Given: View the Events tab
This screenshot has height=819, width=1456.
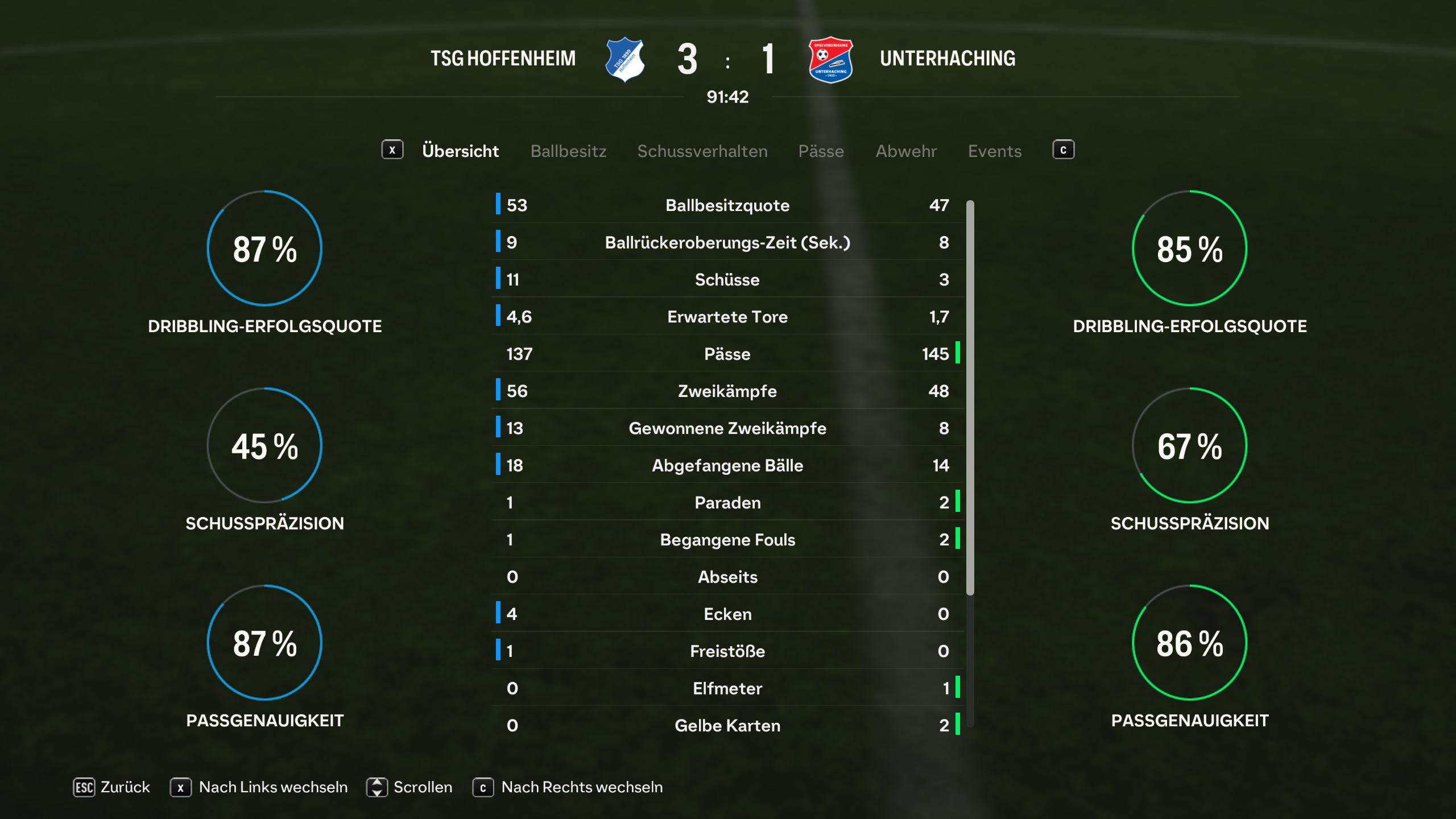Looking at the screenshot, I should point(995,151).
